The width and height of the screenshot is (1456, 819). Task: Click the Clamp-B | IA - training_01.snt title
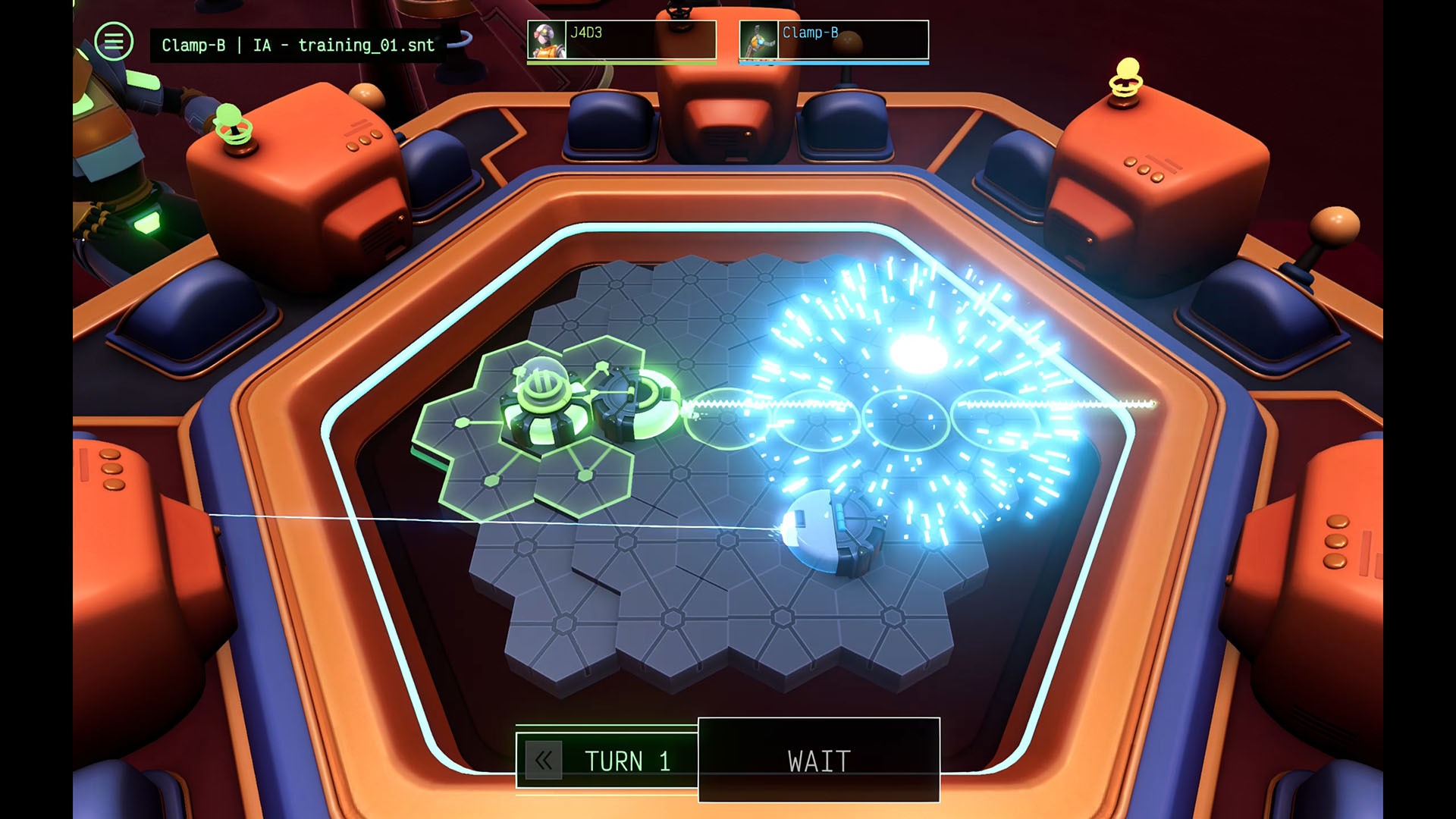coord(297,45)
